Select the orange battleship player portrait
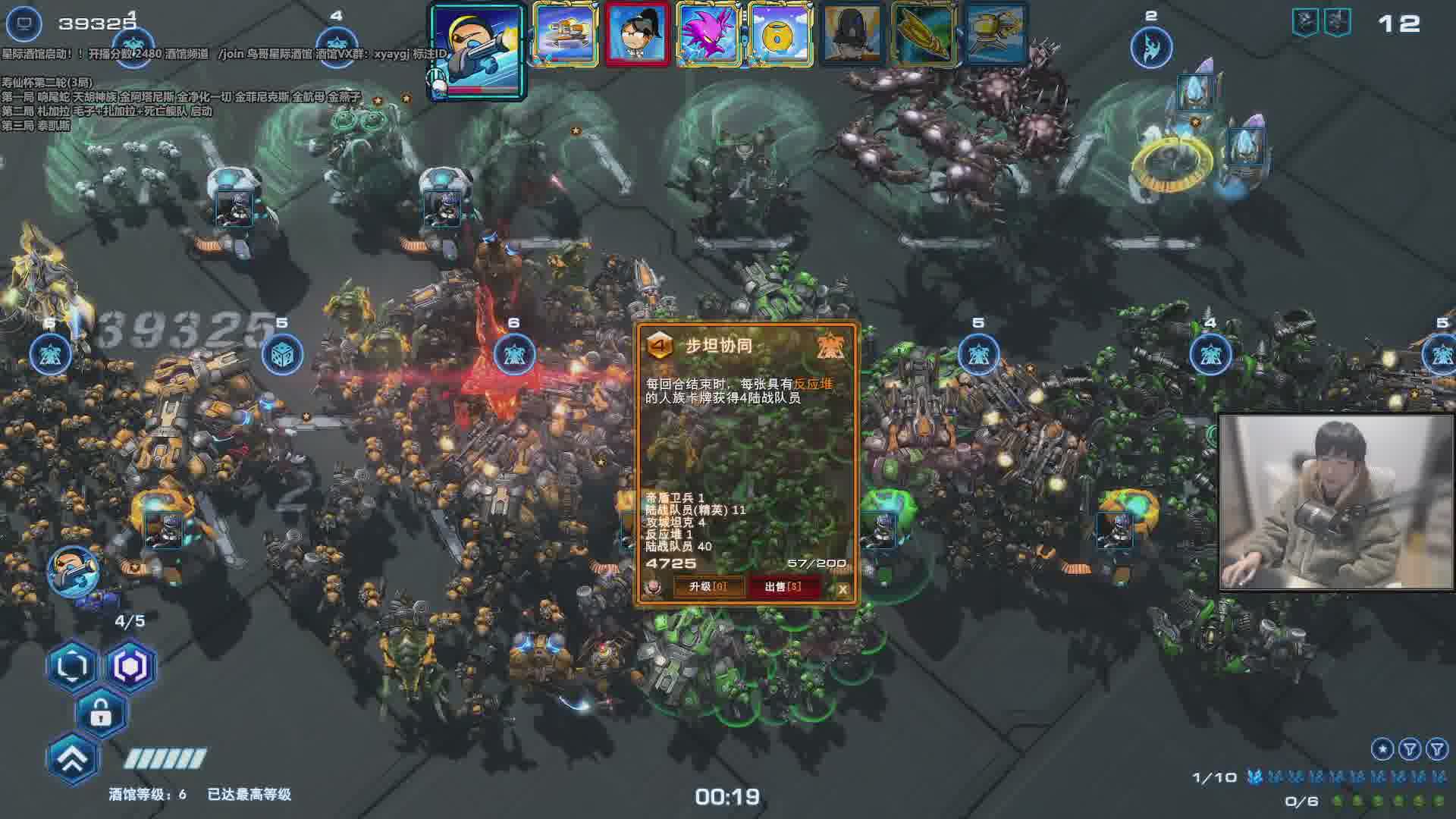Image resolution: width=1456 pixels, height=819 pixels. point(565,34)
